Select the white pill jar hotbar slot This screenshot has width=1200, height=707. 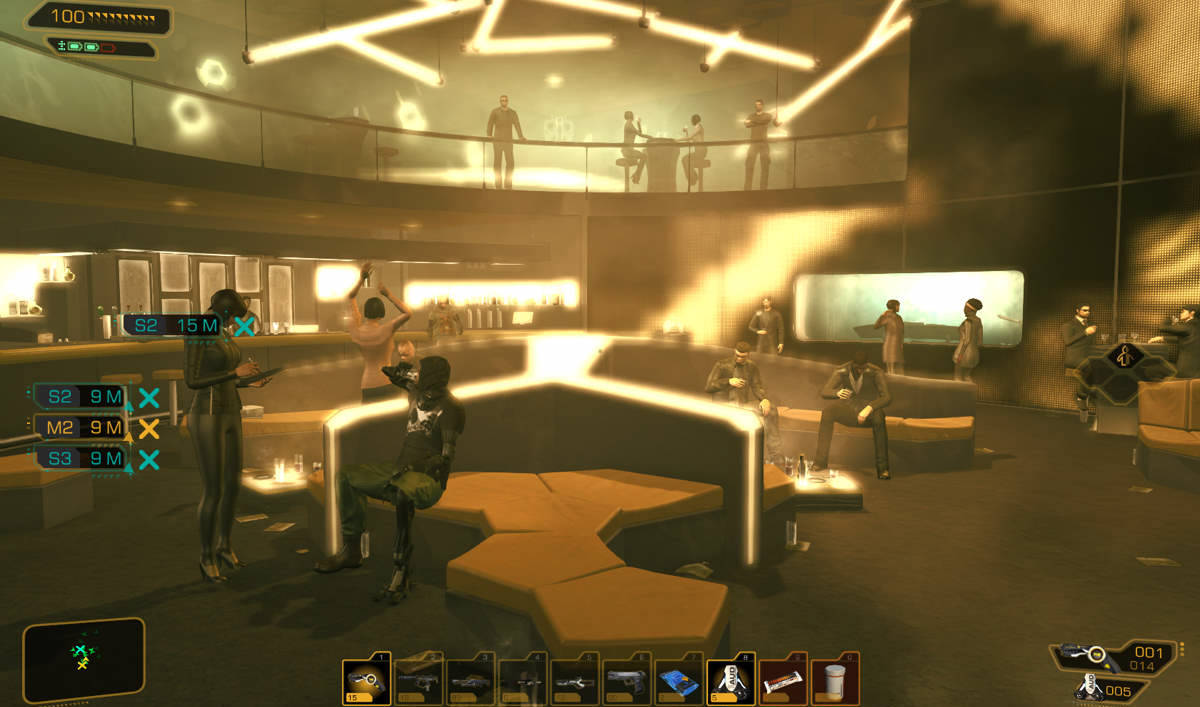[834, 681]
